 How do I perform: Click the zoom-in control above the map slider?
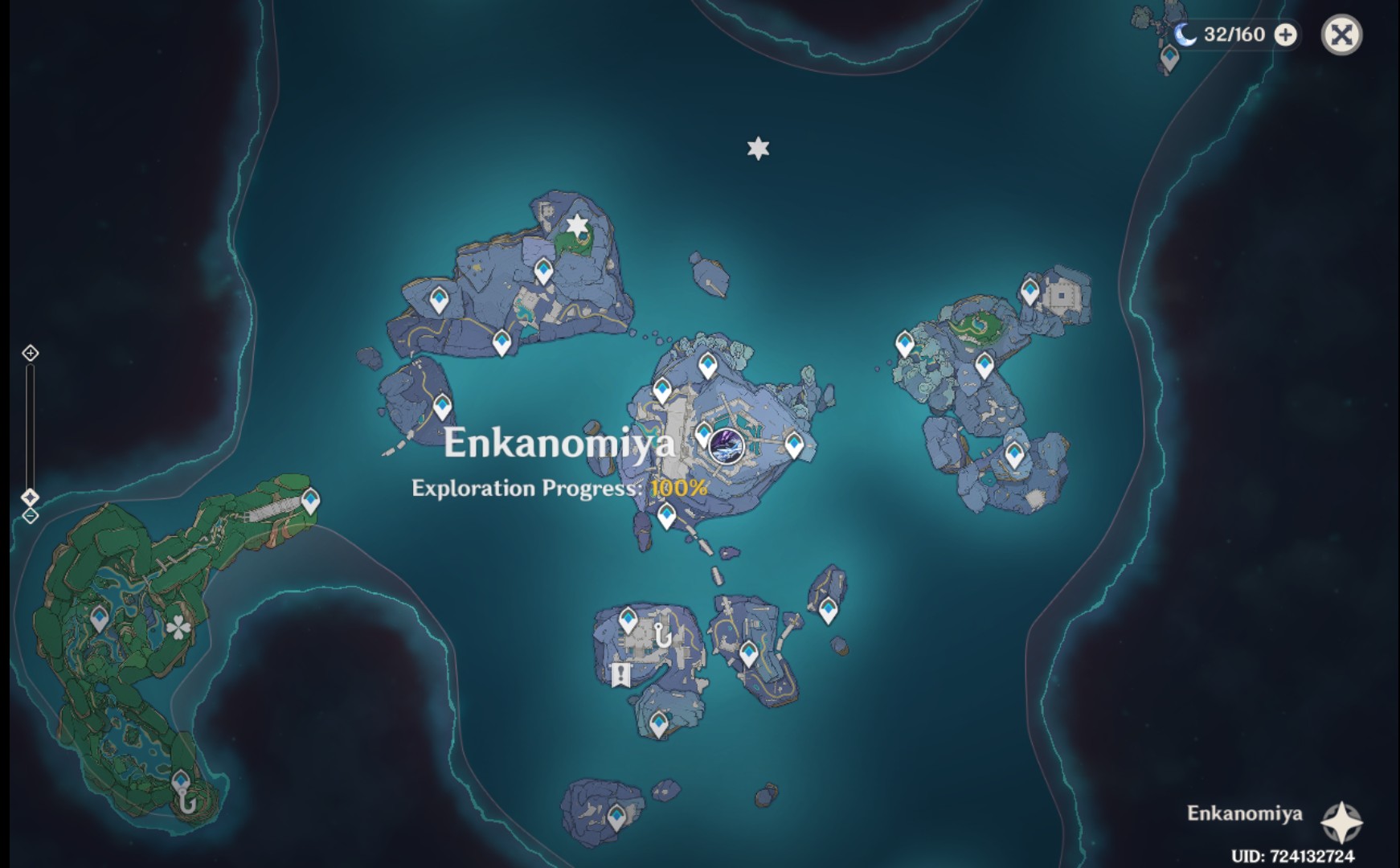pos(32,351)
